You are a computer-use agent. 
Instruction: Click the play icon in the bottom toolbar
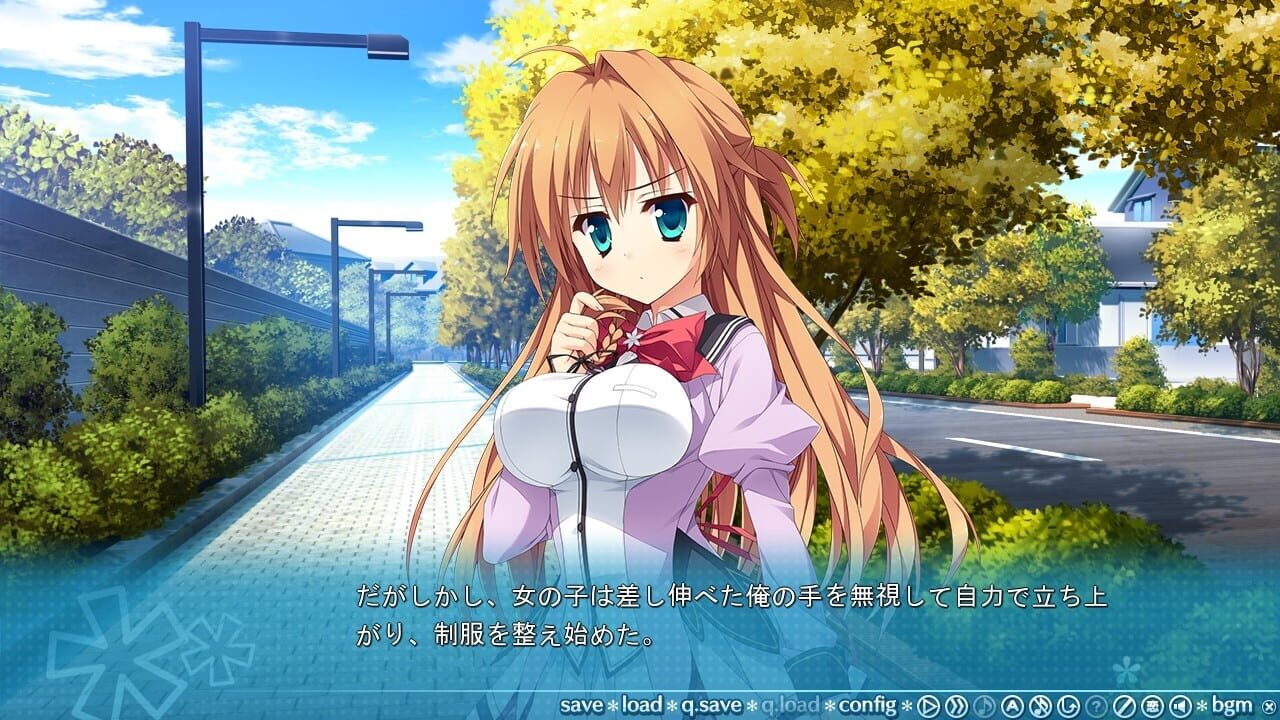[x=927, y=705]
